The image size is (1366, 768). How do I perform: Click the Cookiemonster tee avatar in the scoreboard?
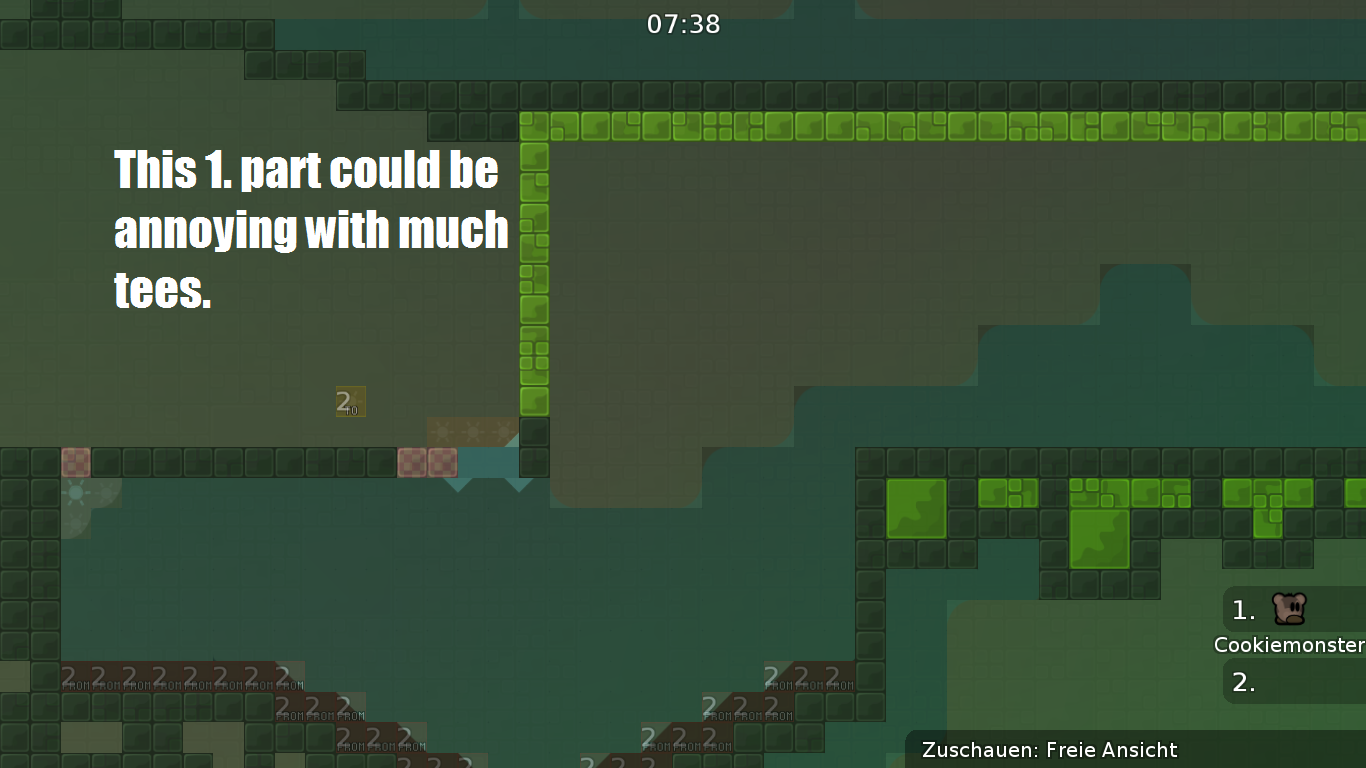click(1289, 610)
